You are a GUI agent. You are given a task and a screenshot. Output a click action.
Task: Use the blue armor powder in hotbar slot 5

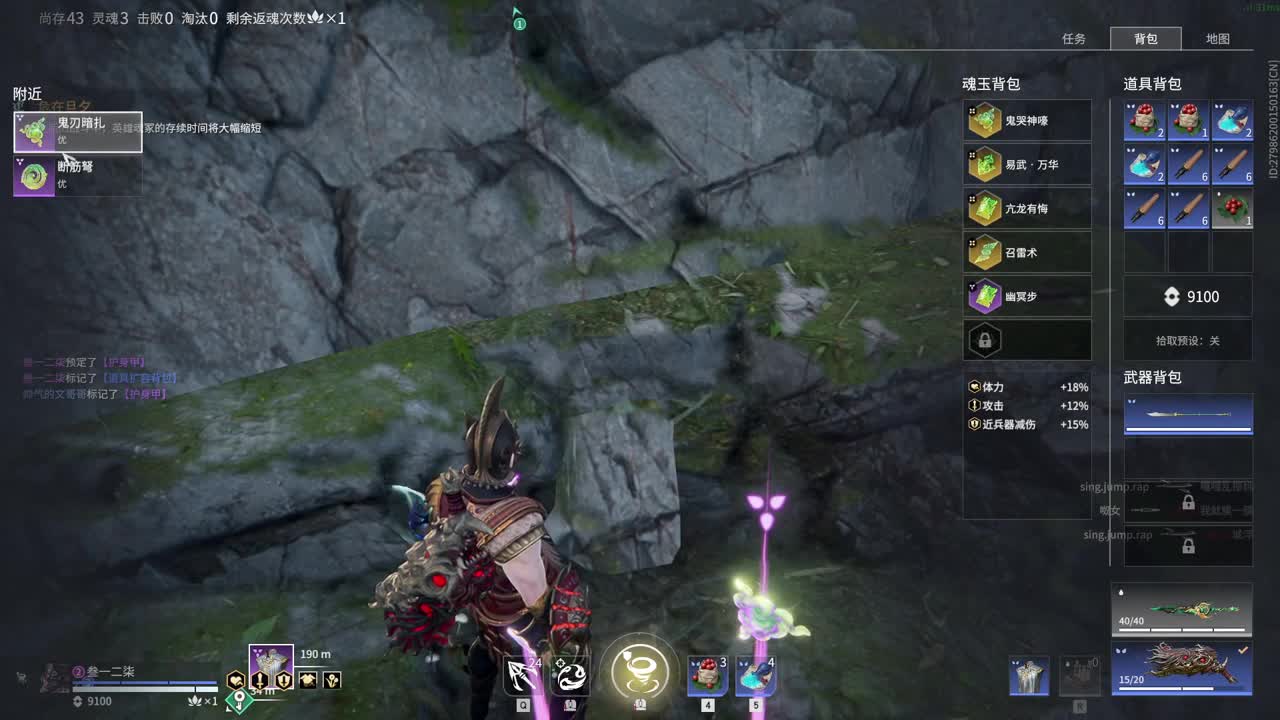(756, 675)
